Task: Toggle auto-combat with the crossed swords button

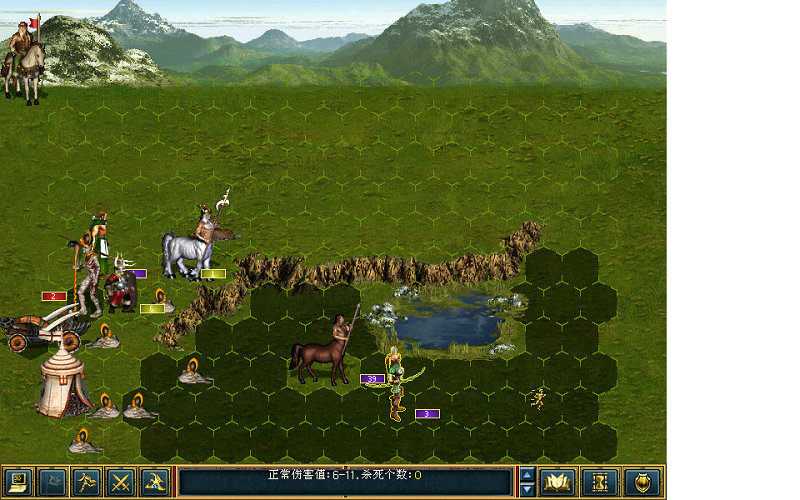Action: 121,482
